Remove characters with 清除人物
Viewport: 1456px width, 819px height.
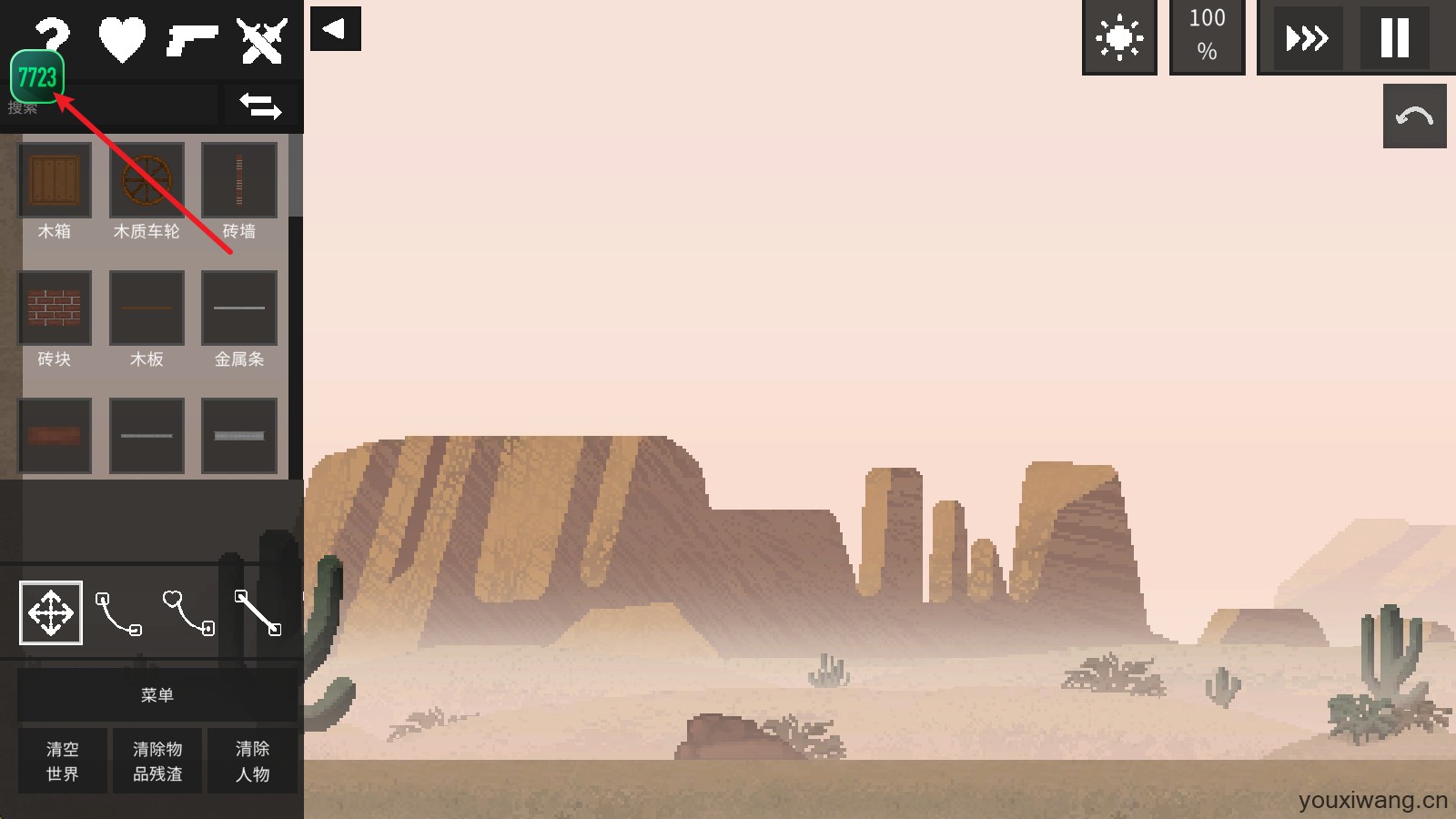pos(252,761)
